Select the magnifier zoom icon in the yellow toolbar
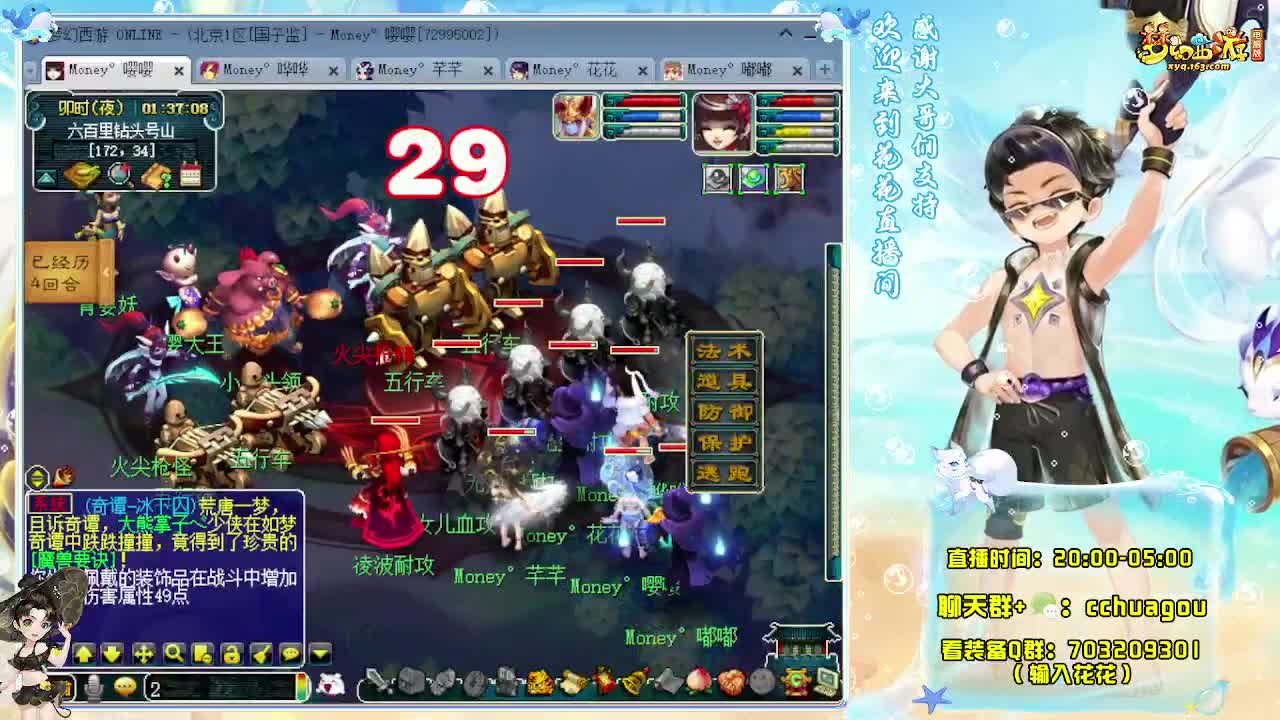This screenshot has width=1280, height=720. coord(174,655)
